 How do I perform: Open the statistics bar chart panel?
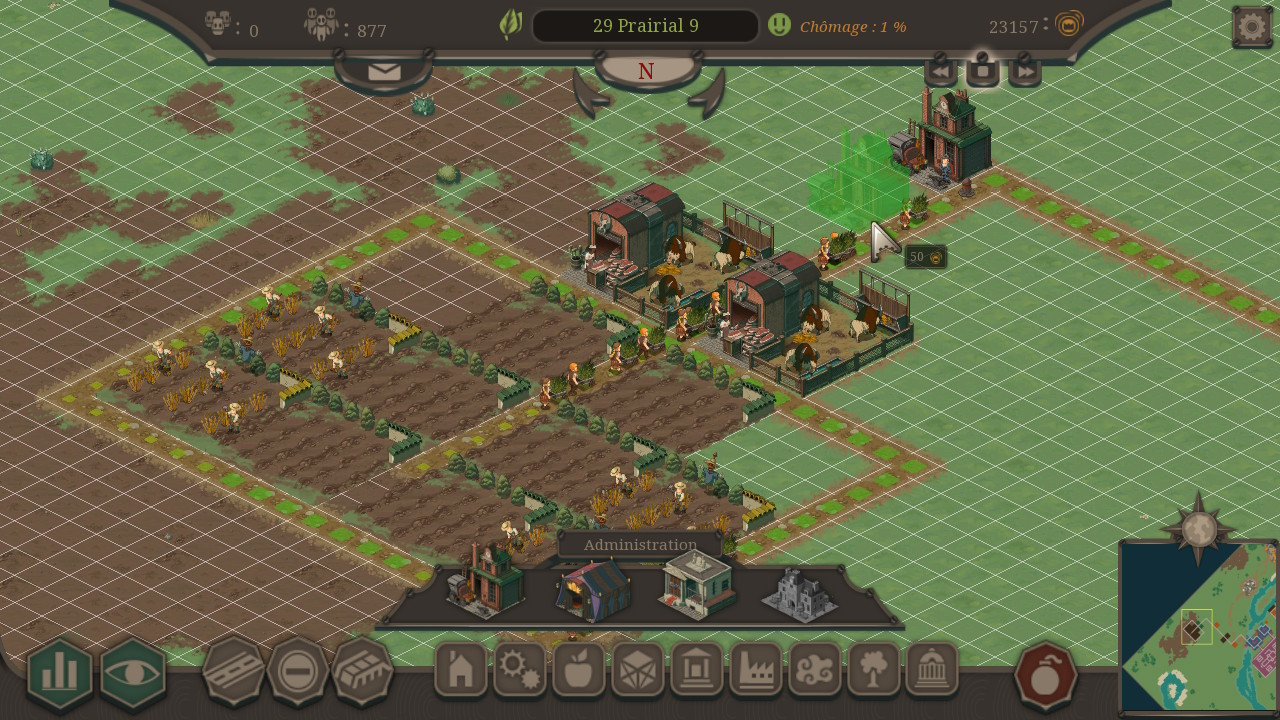[60, 673]
